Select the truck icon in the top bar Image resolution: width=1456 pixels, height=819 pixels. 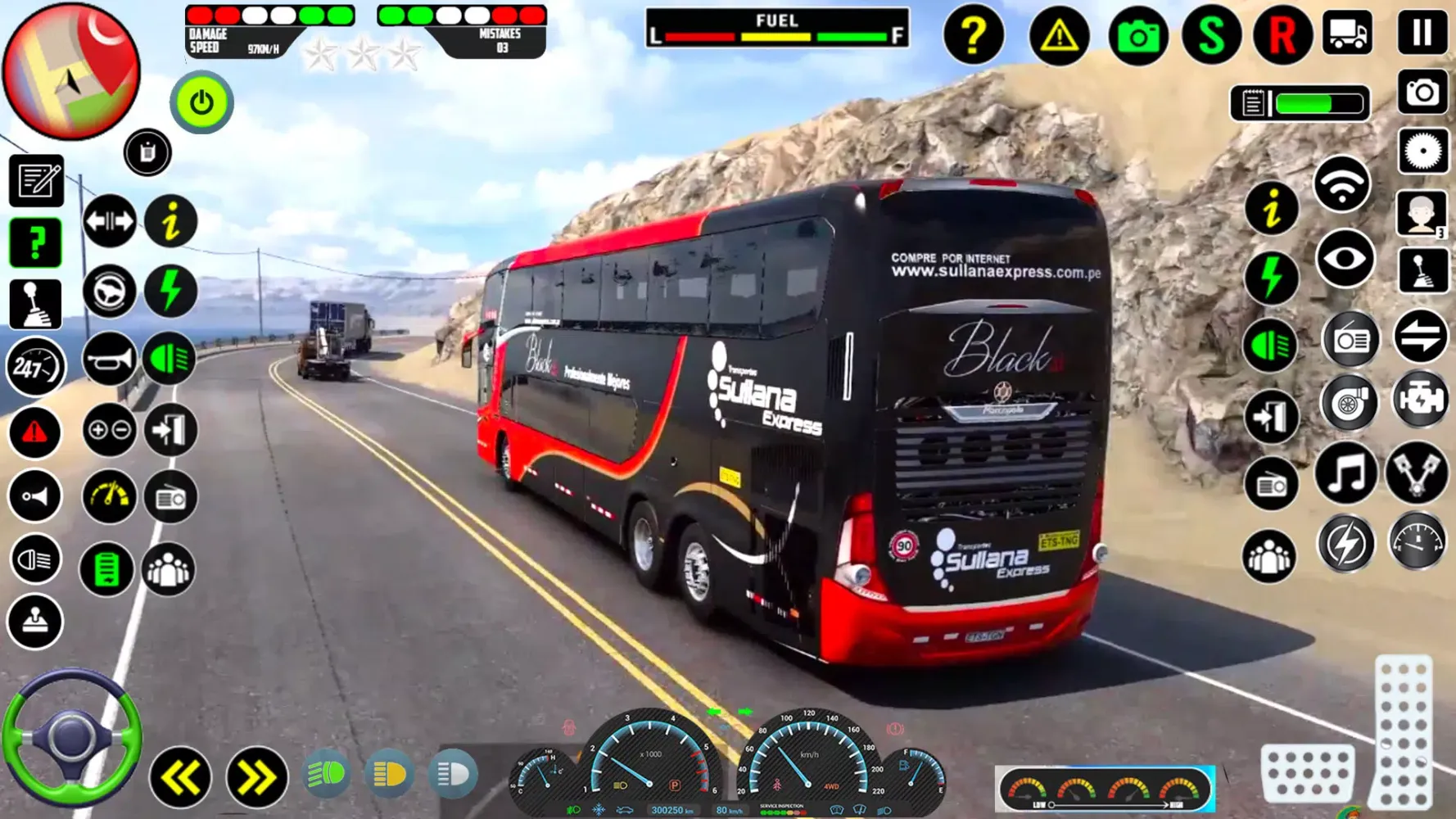pos(1347,34)
